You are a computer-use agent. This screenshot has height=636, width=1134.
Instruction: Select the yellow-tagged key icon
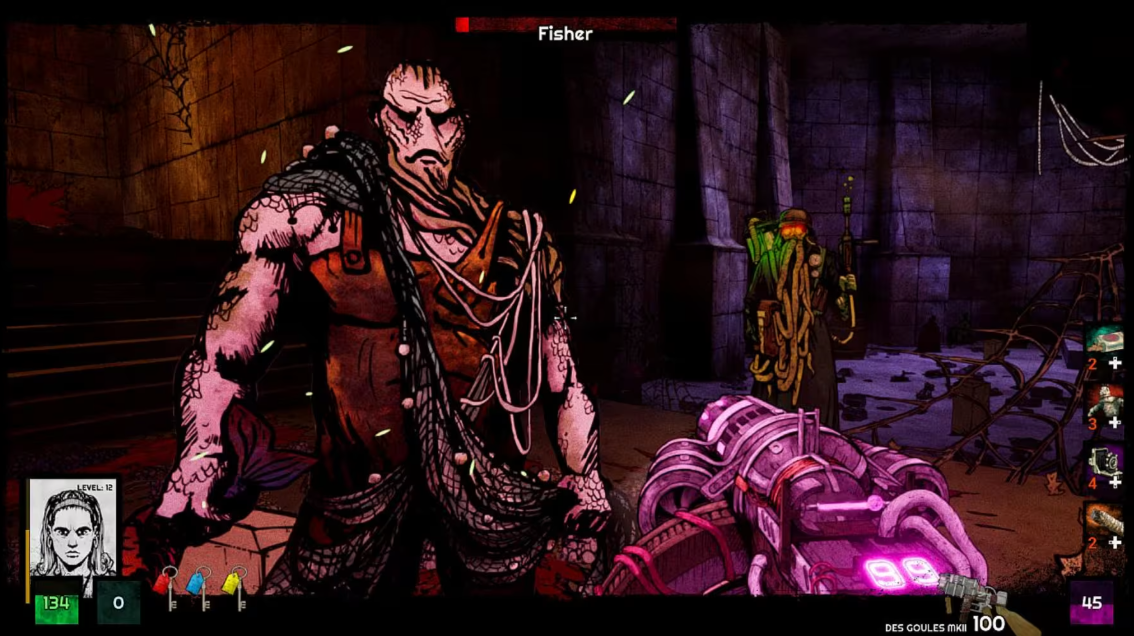click(x=234, y=588)
